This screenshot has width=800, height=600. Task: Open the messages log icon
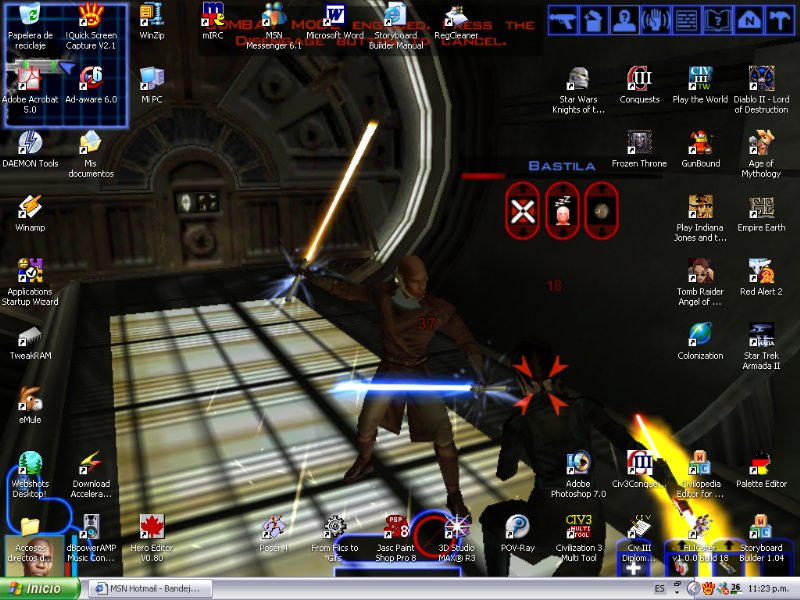coord(686,19)
